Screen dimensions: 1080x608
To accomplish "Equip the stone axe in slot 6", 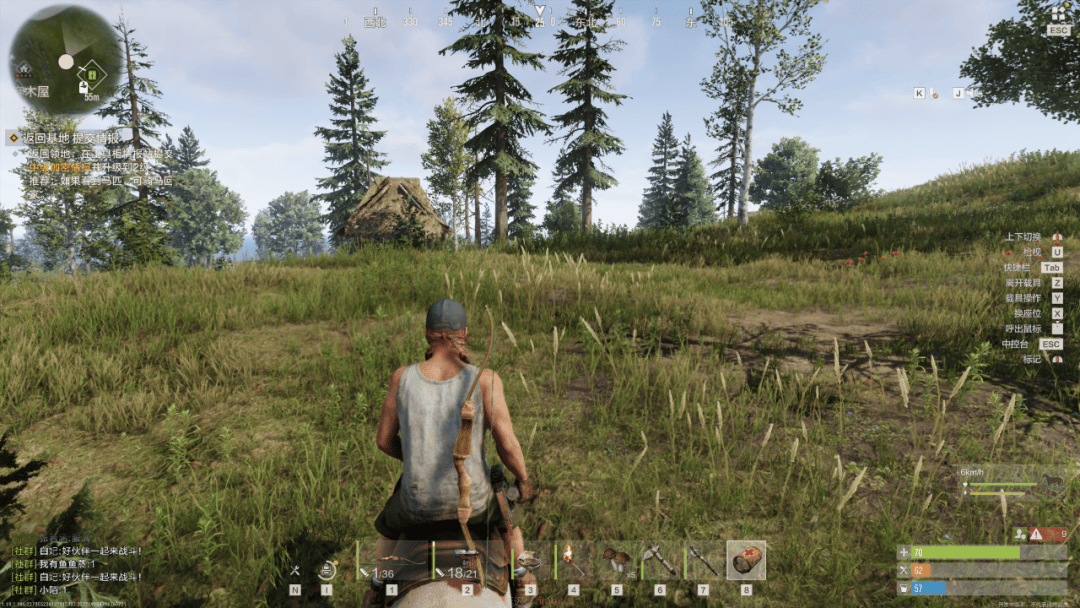I will point(659,561).
